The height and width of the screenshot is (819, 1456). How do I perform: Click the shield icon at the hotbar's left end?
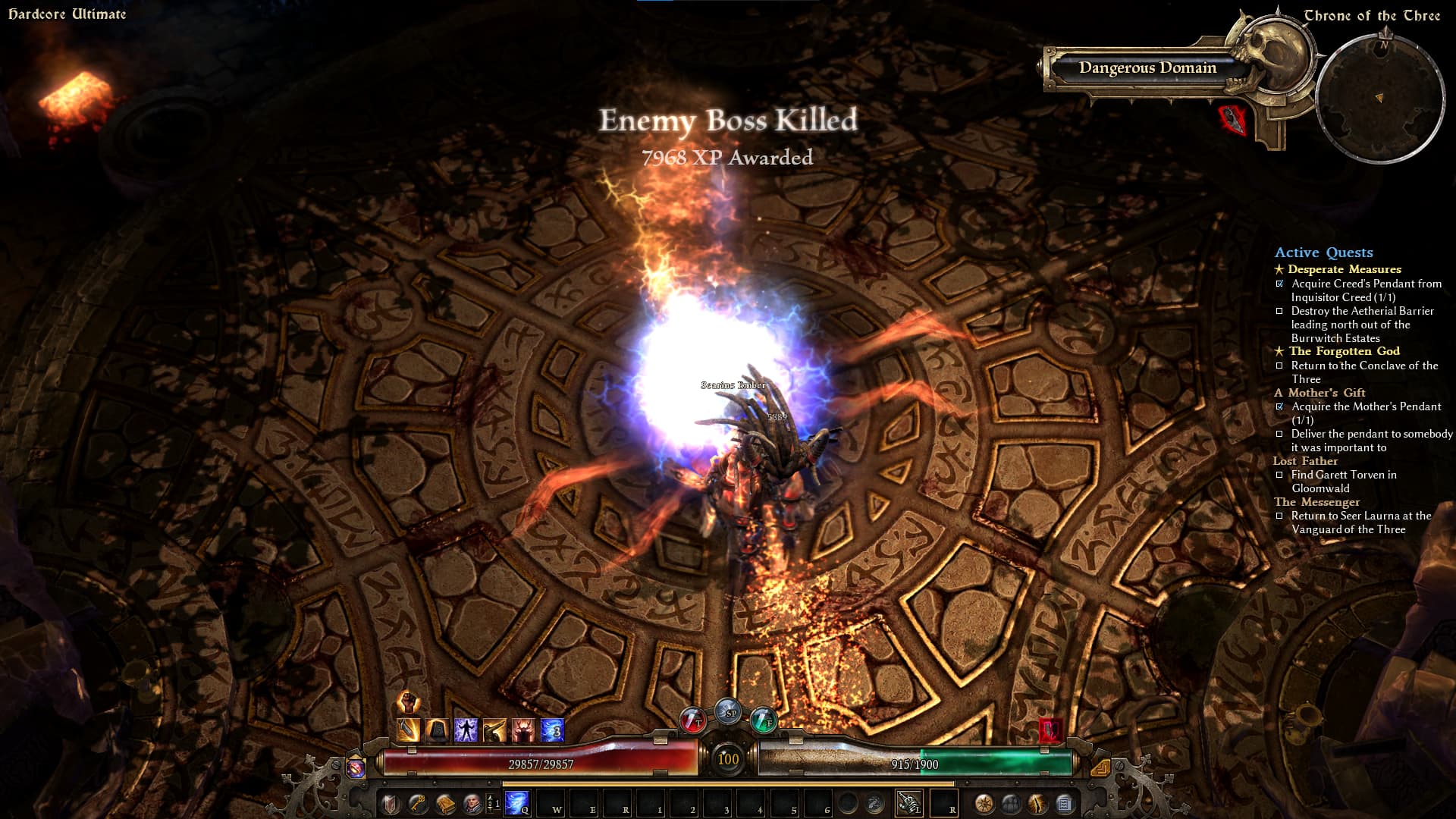(391, 802)
